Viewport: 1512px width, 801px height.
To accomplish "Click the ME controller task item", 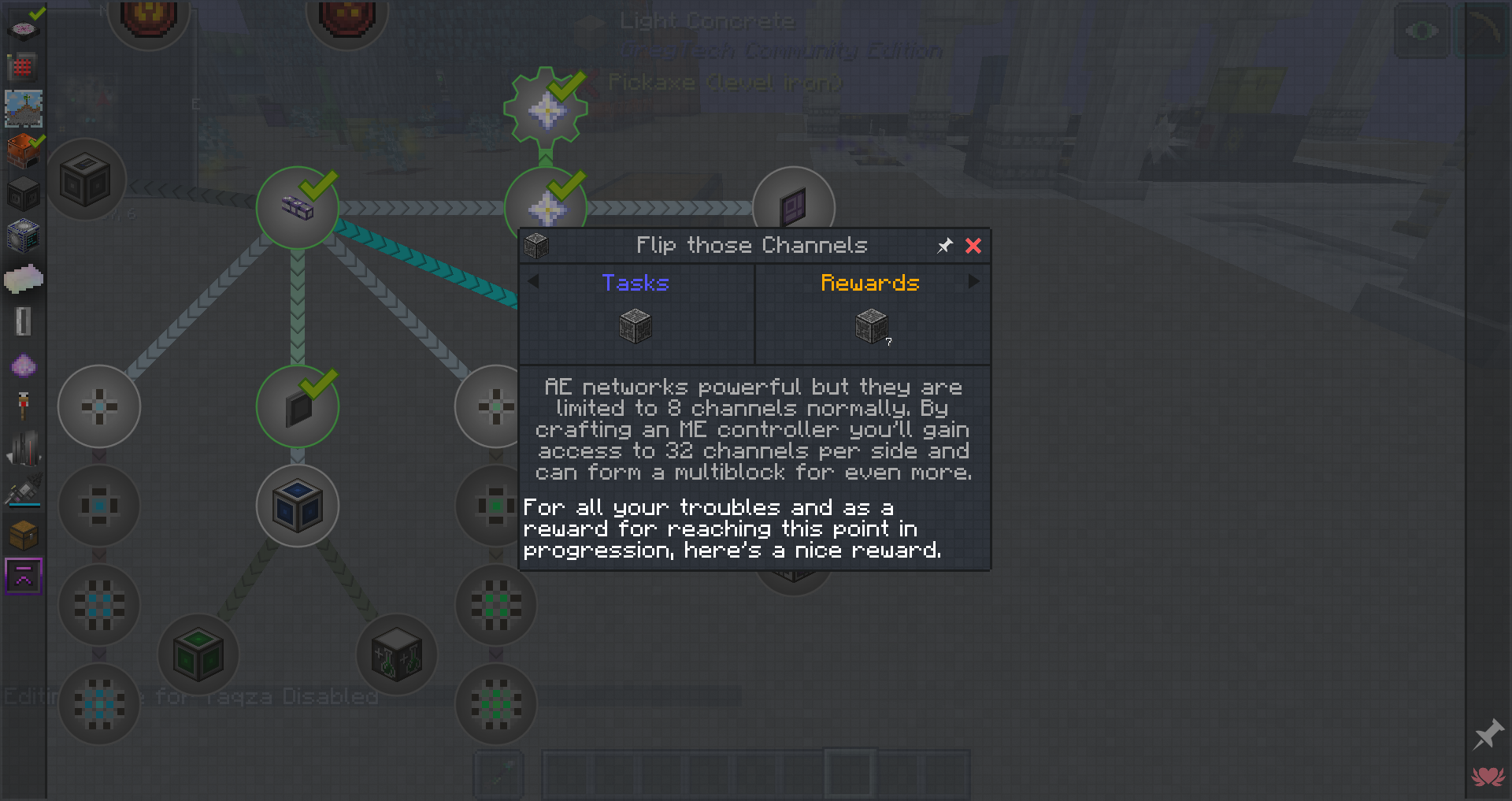I will pos(635,325).
